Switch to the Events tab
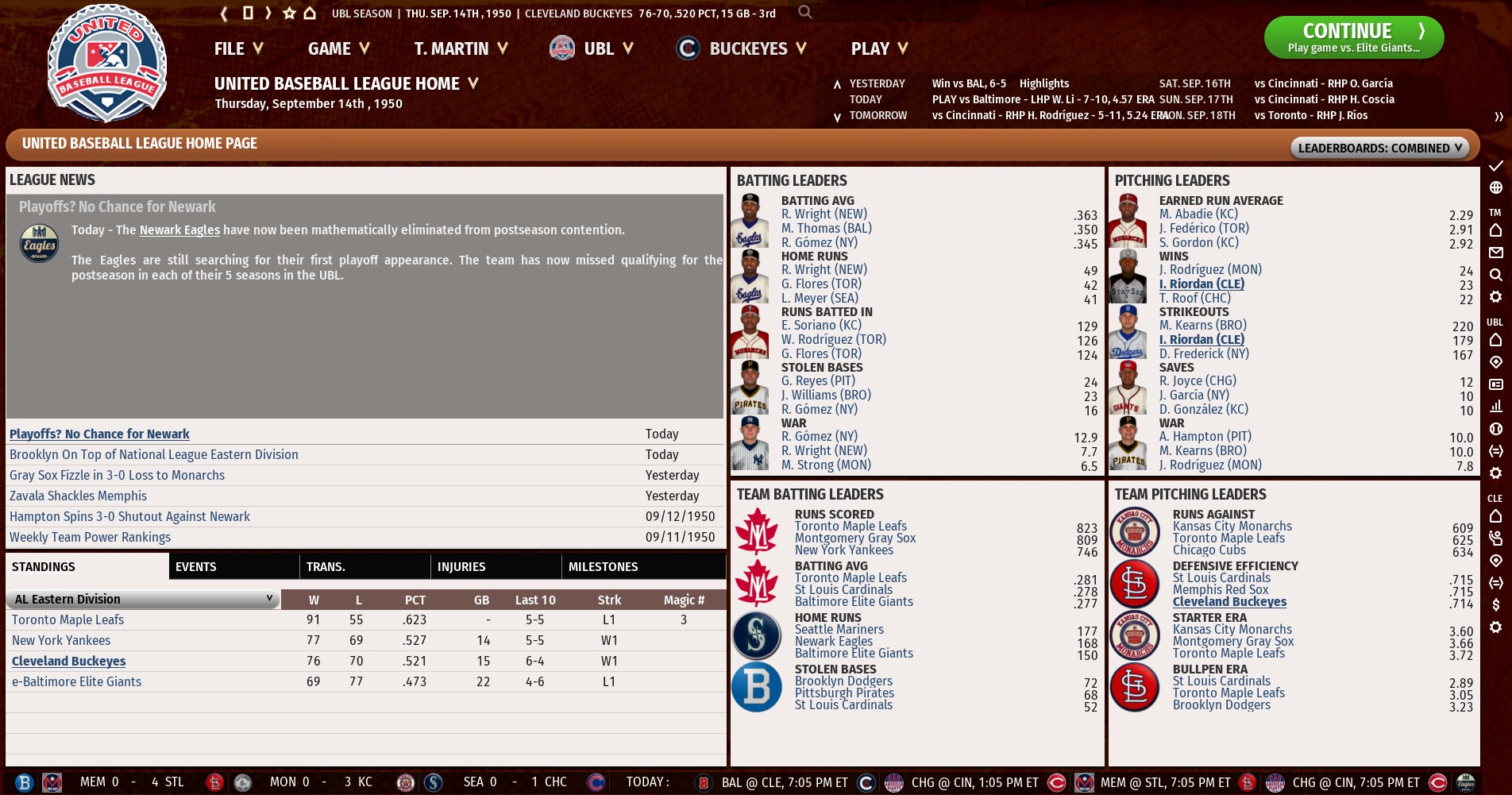 196,566
